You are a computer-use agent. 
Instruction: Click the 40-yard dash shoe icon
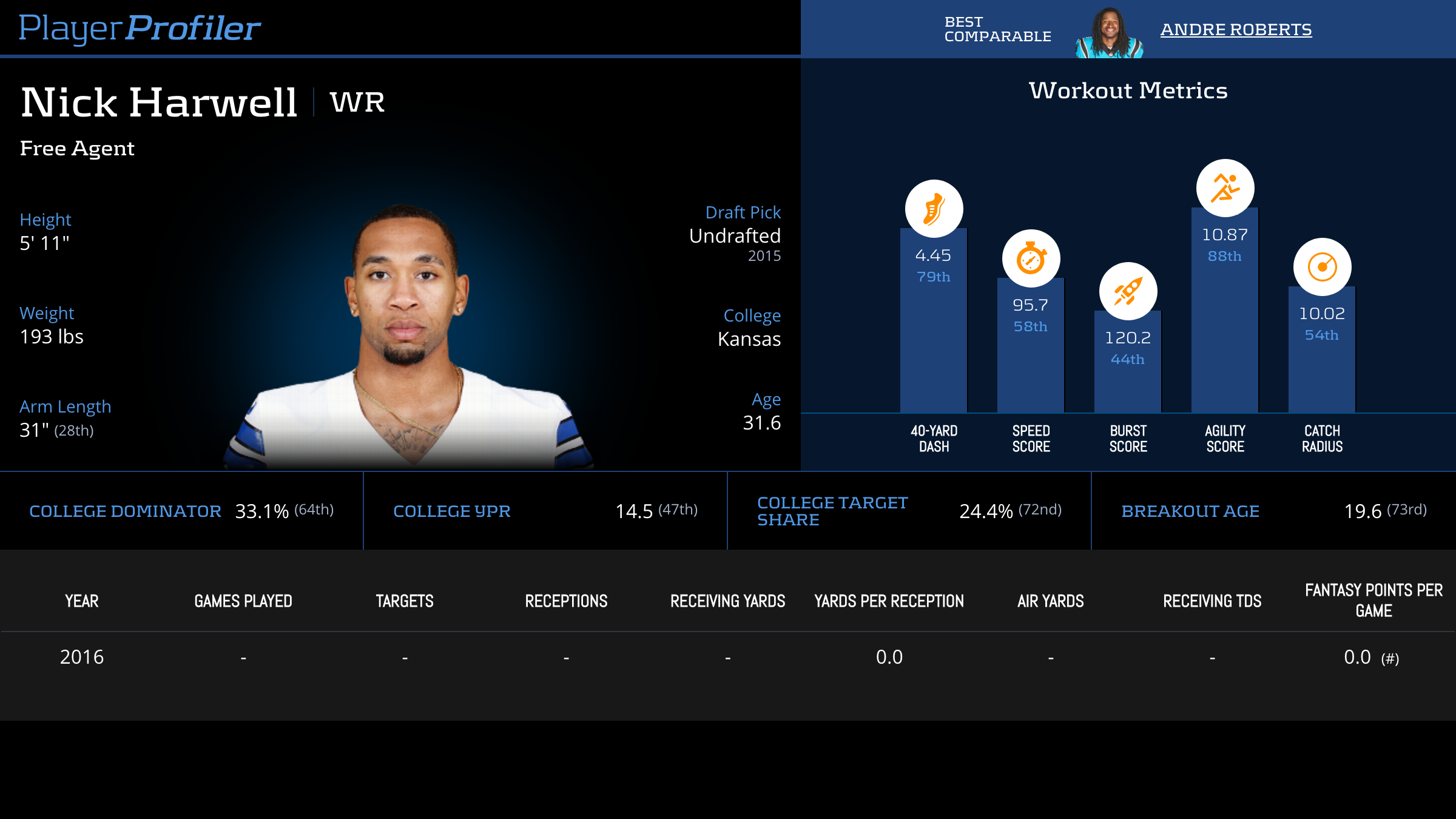[x=934, y=209]
